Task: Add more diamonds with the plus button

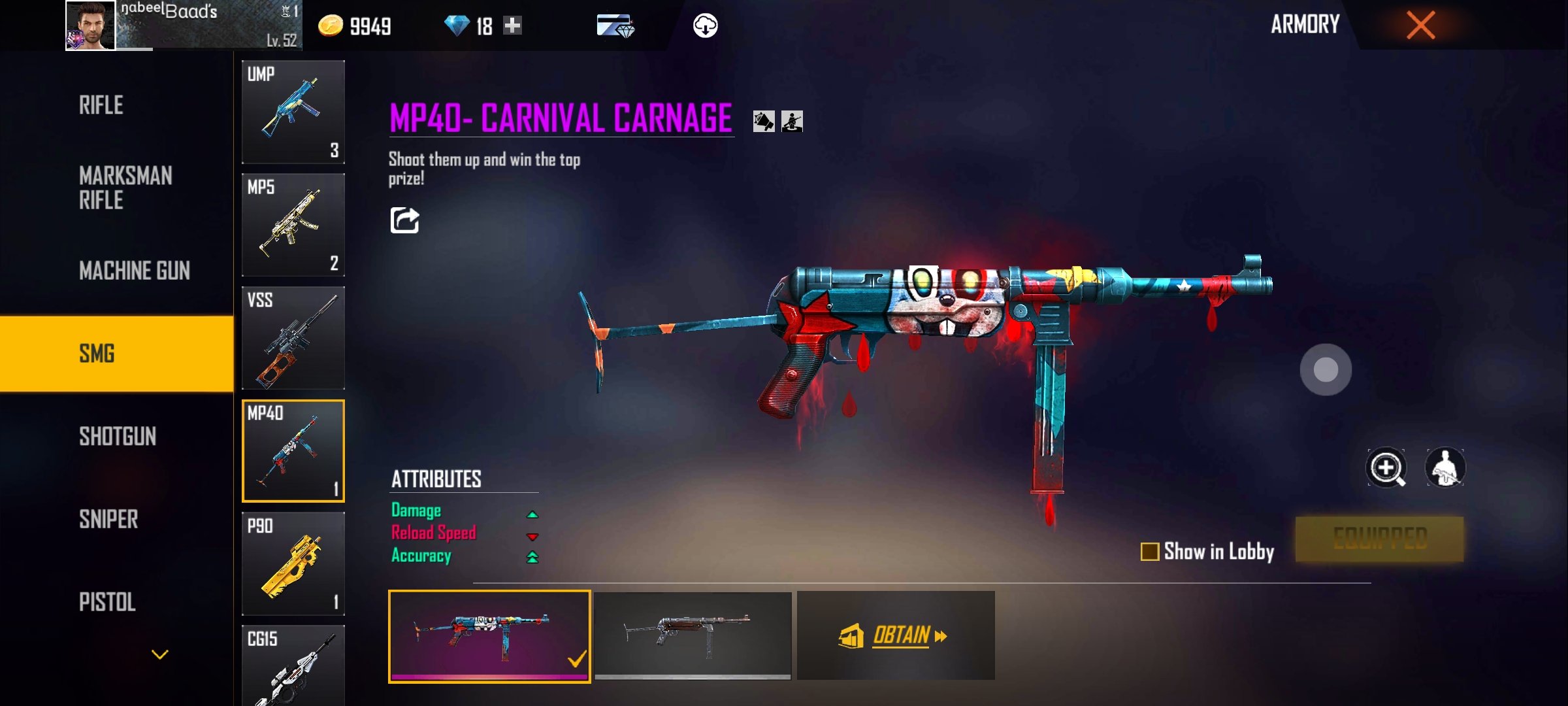Action: pyautogui.click(x=513, y=25)
